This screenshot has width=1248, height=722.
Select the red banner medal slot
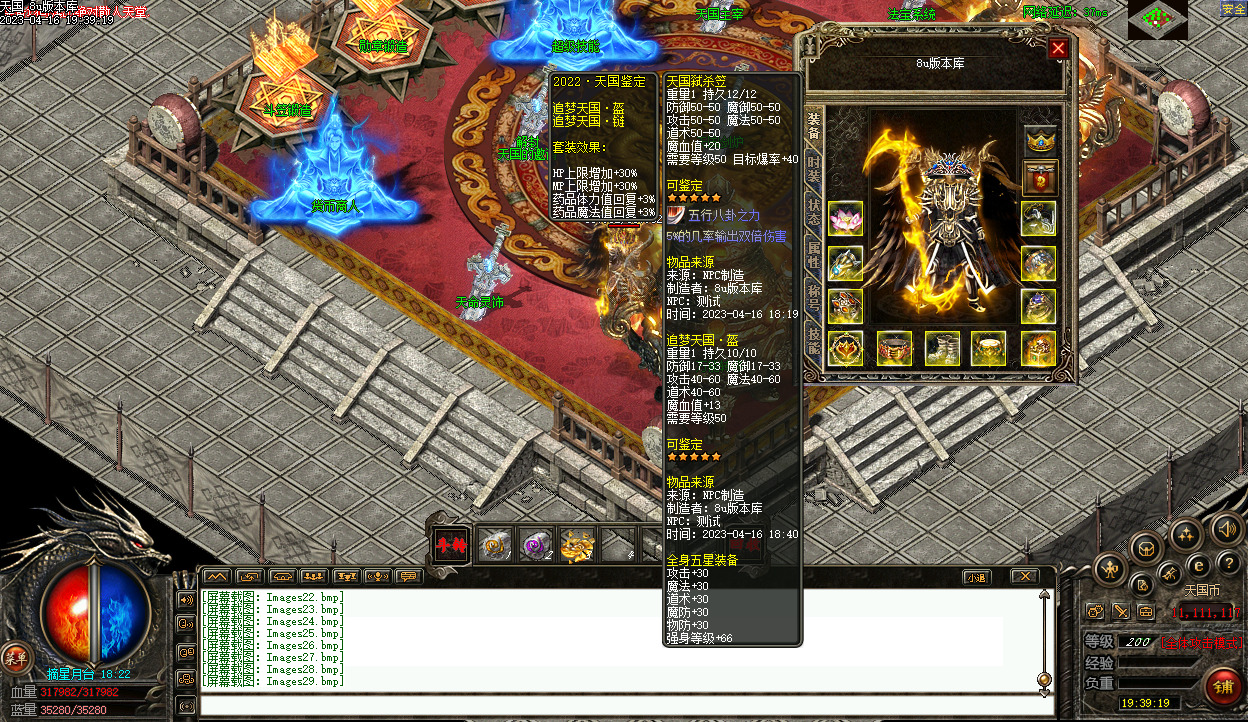1040,178
